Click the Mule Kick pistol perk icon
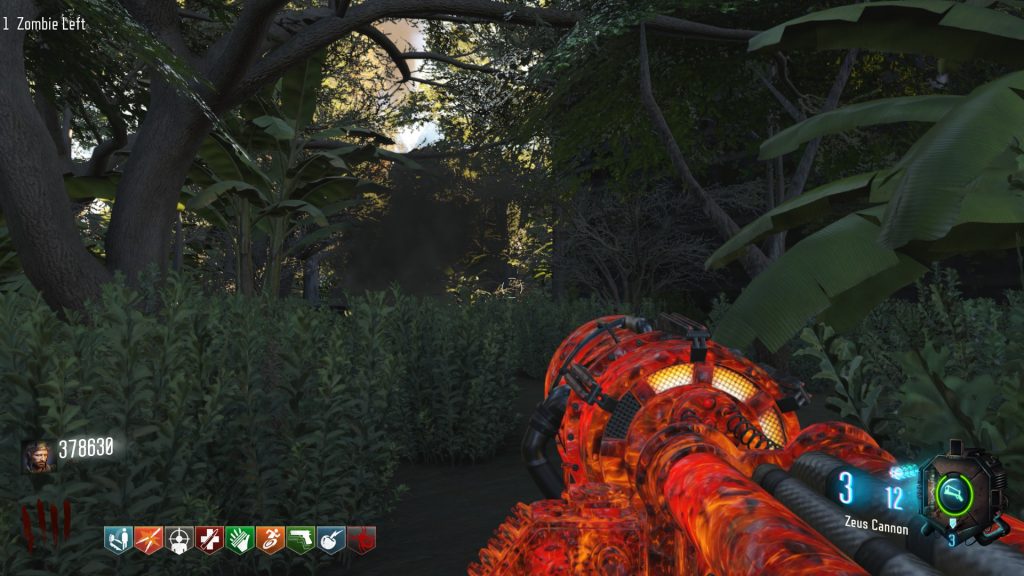 300,541
